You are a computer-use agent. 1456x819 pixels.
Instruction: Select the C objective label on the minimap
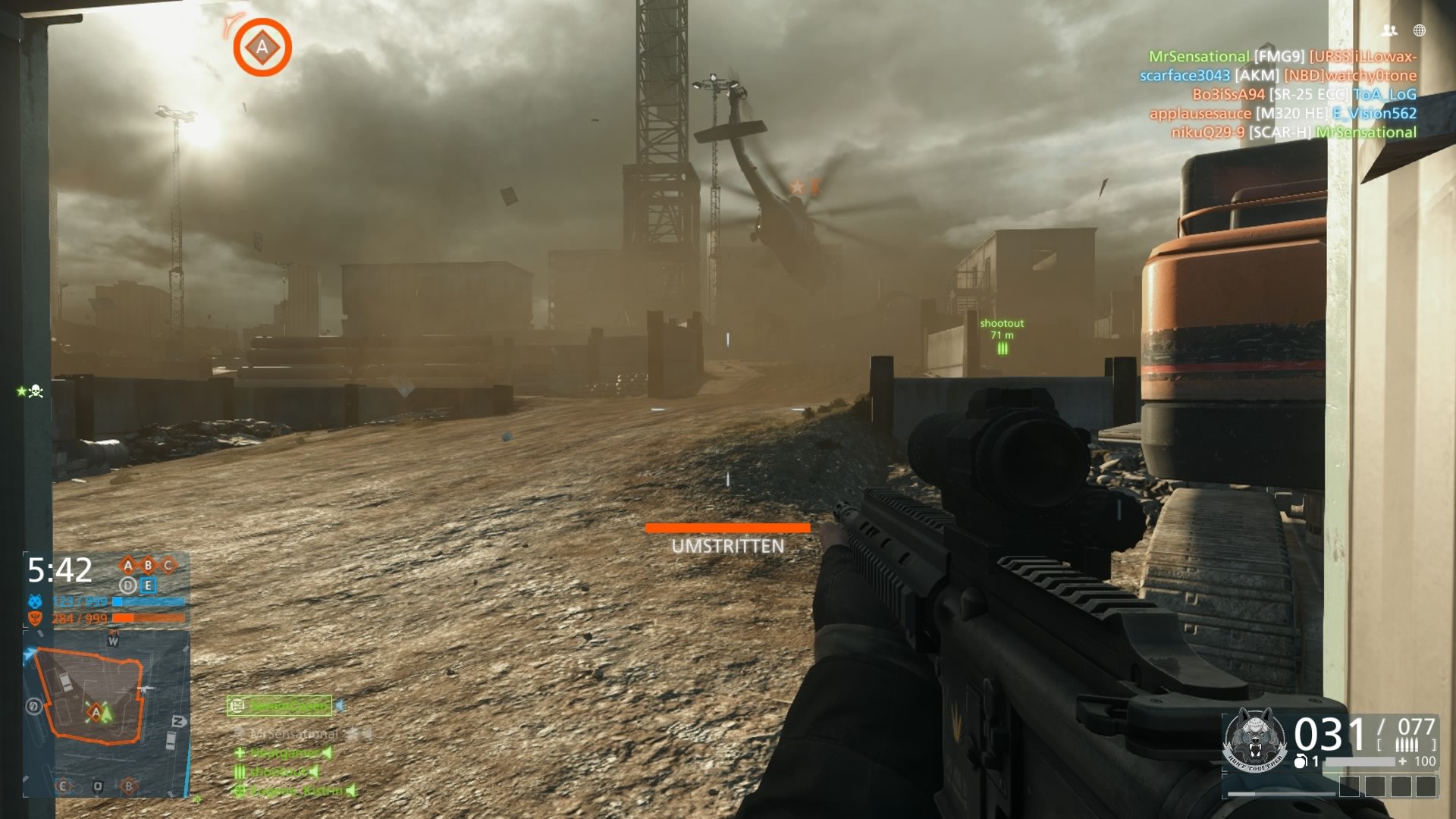[x=64, y=785]
